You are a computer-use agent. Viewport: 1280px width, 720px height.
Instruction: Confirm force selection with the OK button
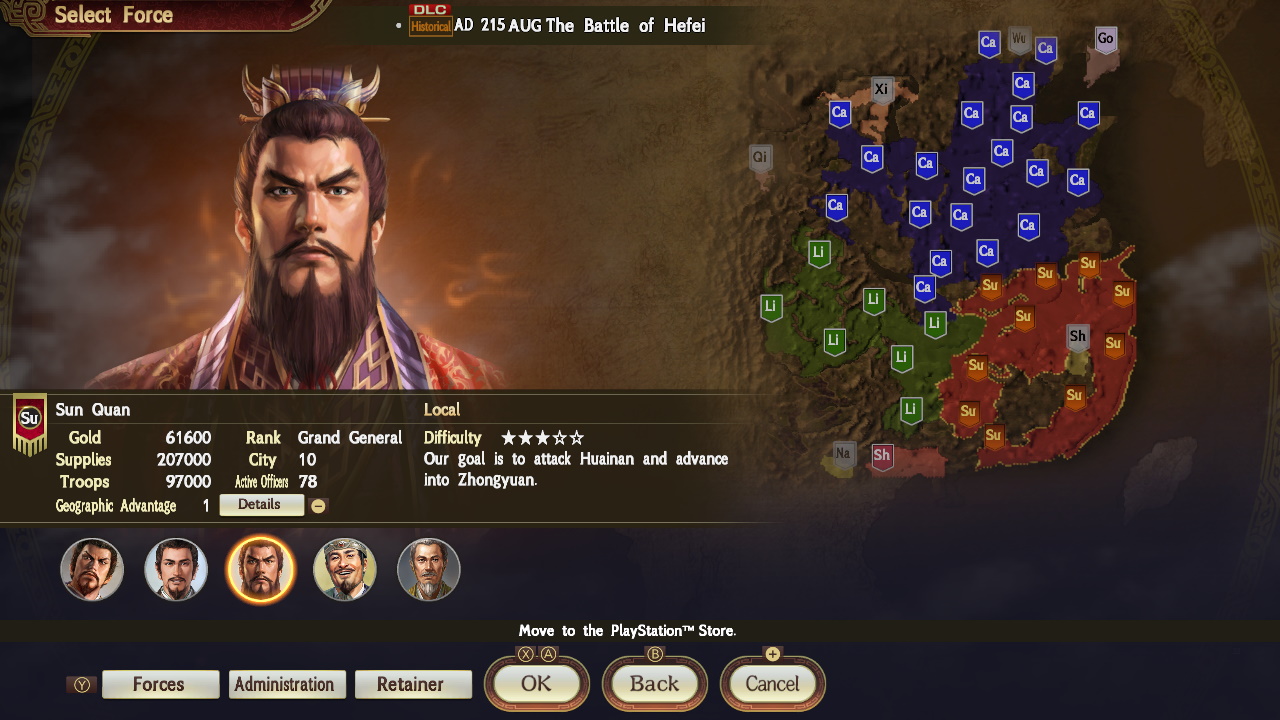(x=536, y=684)
